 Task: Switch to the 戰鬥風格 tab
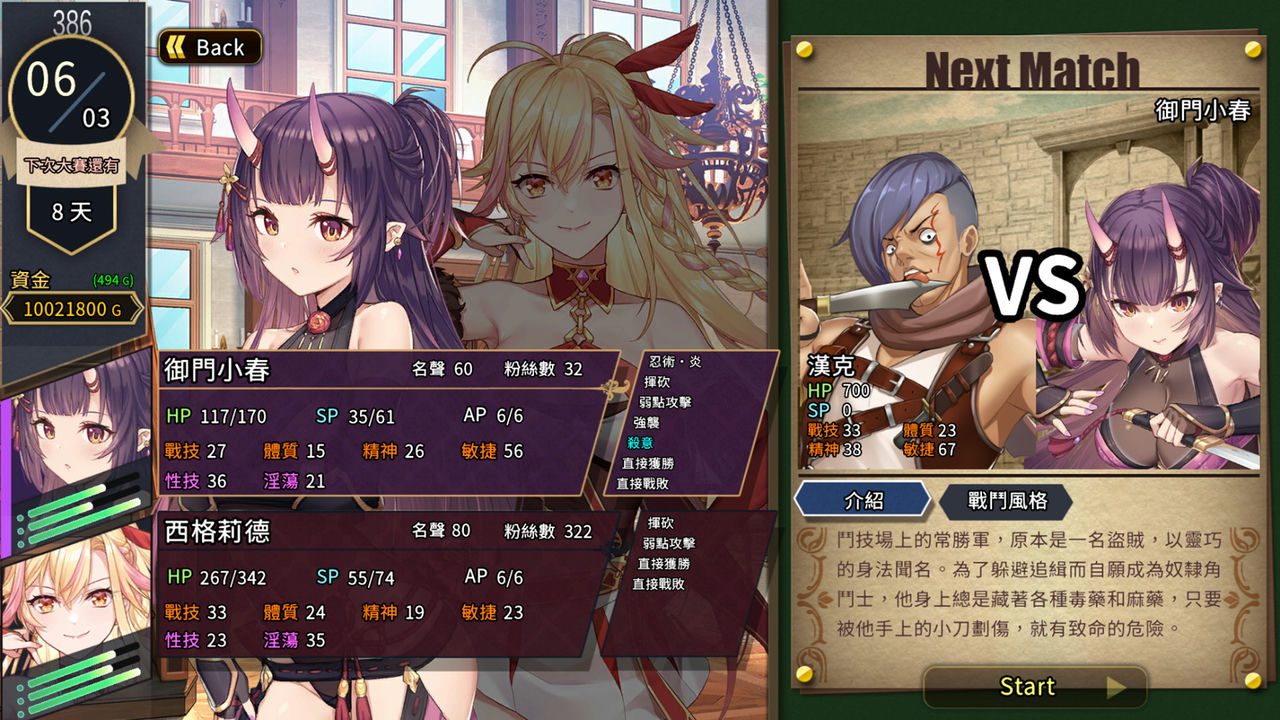(x=1007, y=501)
